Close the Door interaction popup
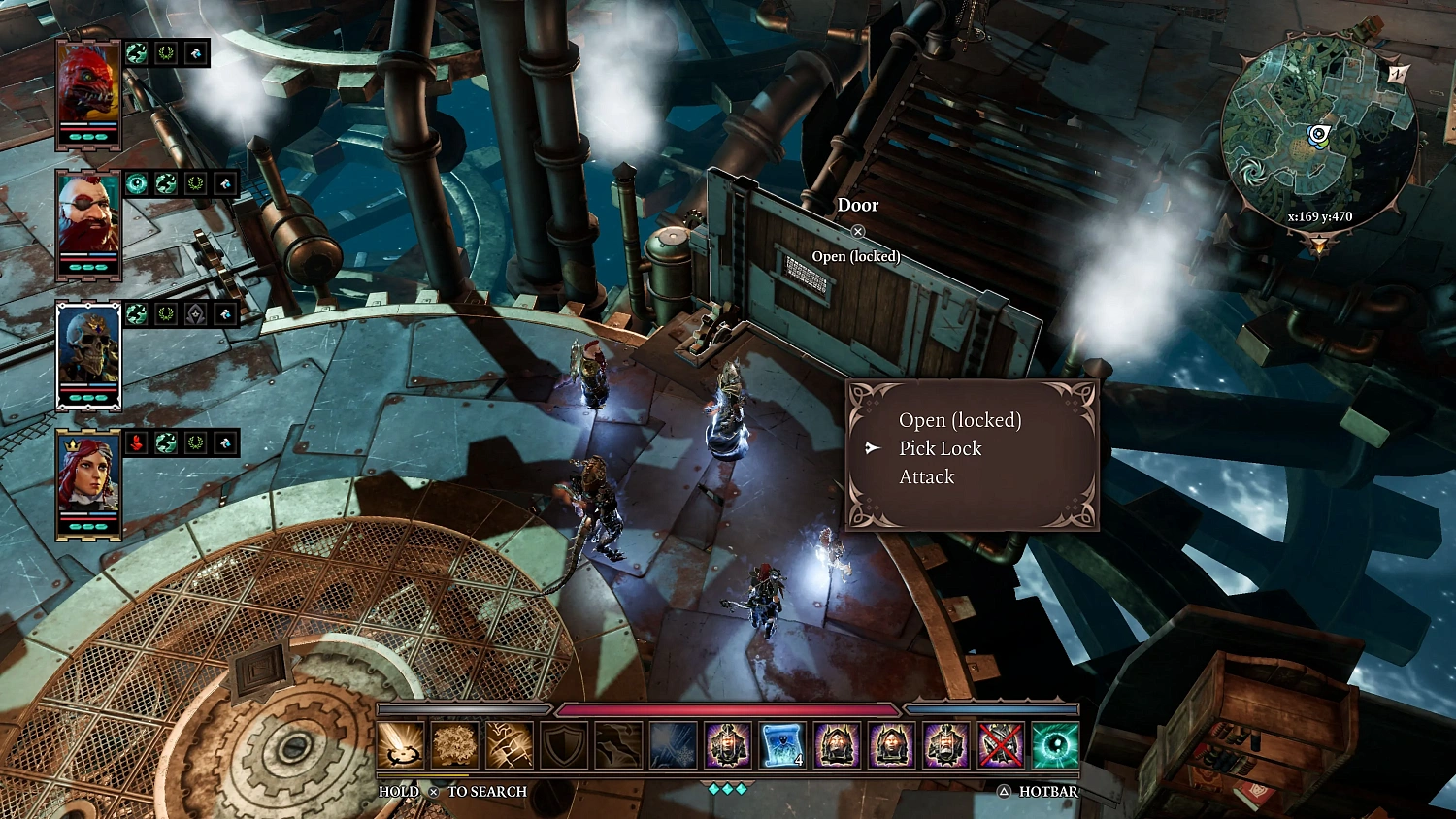Viewport: 1456px width, 819px height. coord(857,231)
